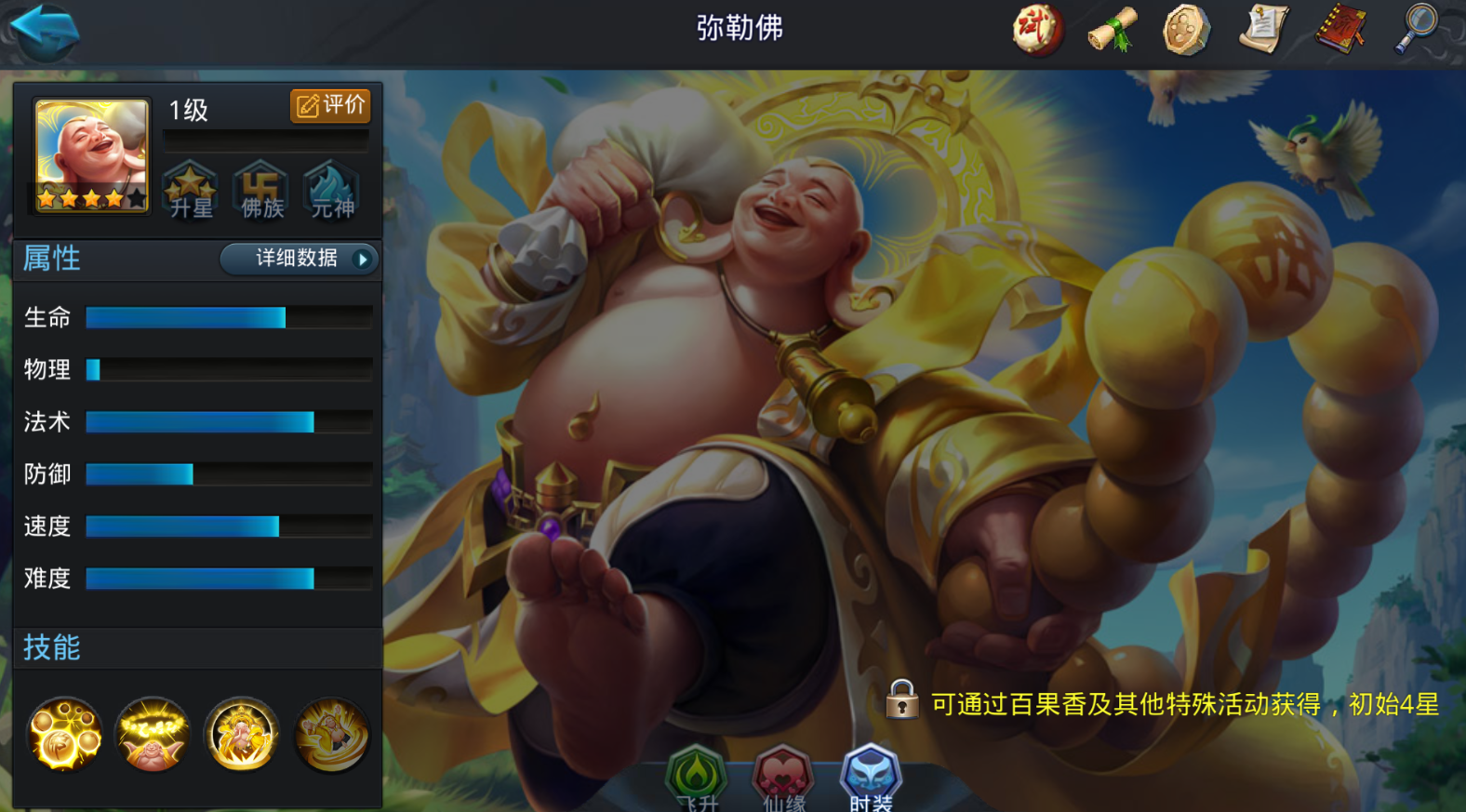Select the glowing halo Buddha skill
The height and width of the screenshot is (812, 1466).
tap(153, 735)
